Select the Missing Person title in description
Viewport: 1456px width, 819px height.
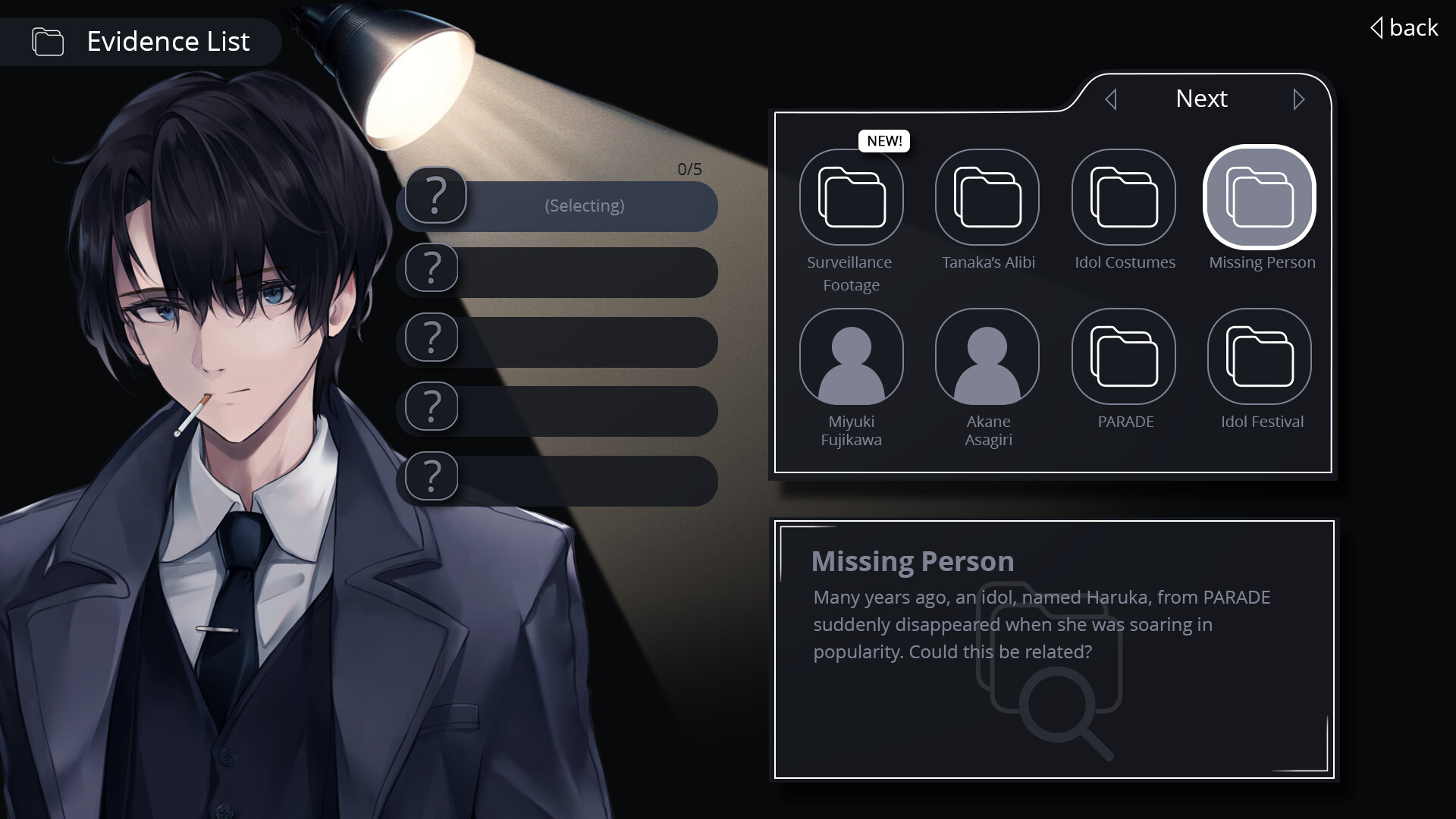pyautogui.click(x=913, y=561)
